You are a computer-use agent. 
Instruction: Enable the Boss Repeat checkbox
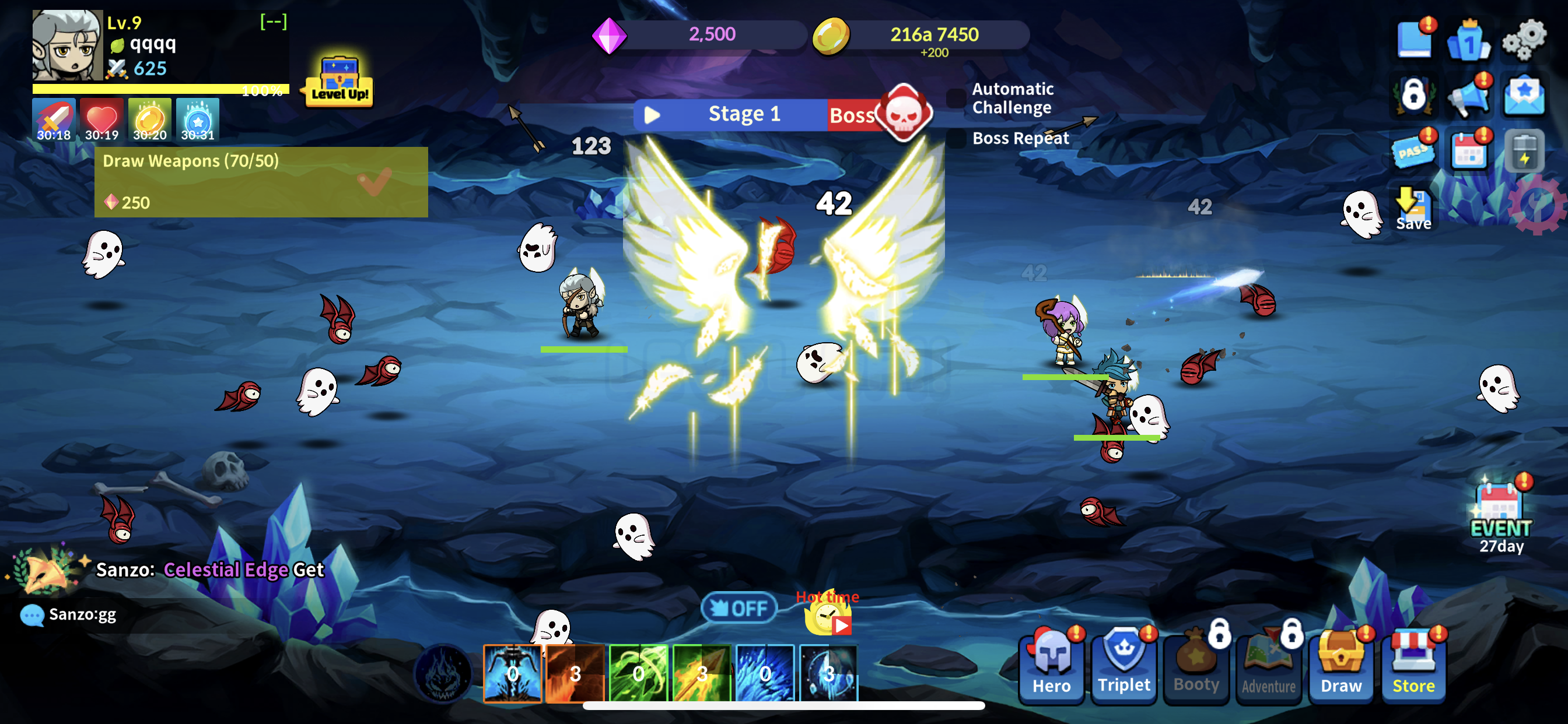click(x=957, y=139)
